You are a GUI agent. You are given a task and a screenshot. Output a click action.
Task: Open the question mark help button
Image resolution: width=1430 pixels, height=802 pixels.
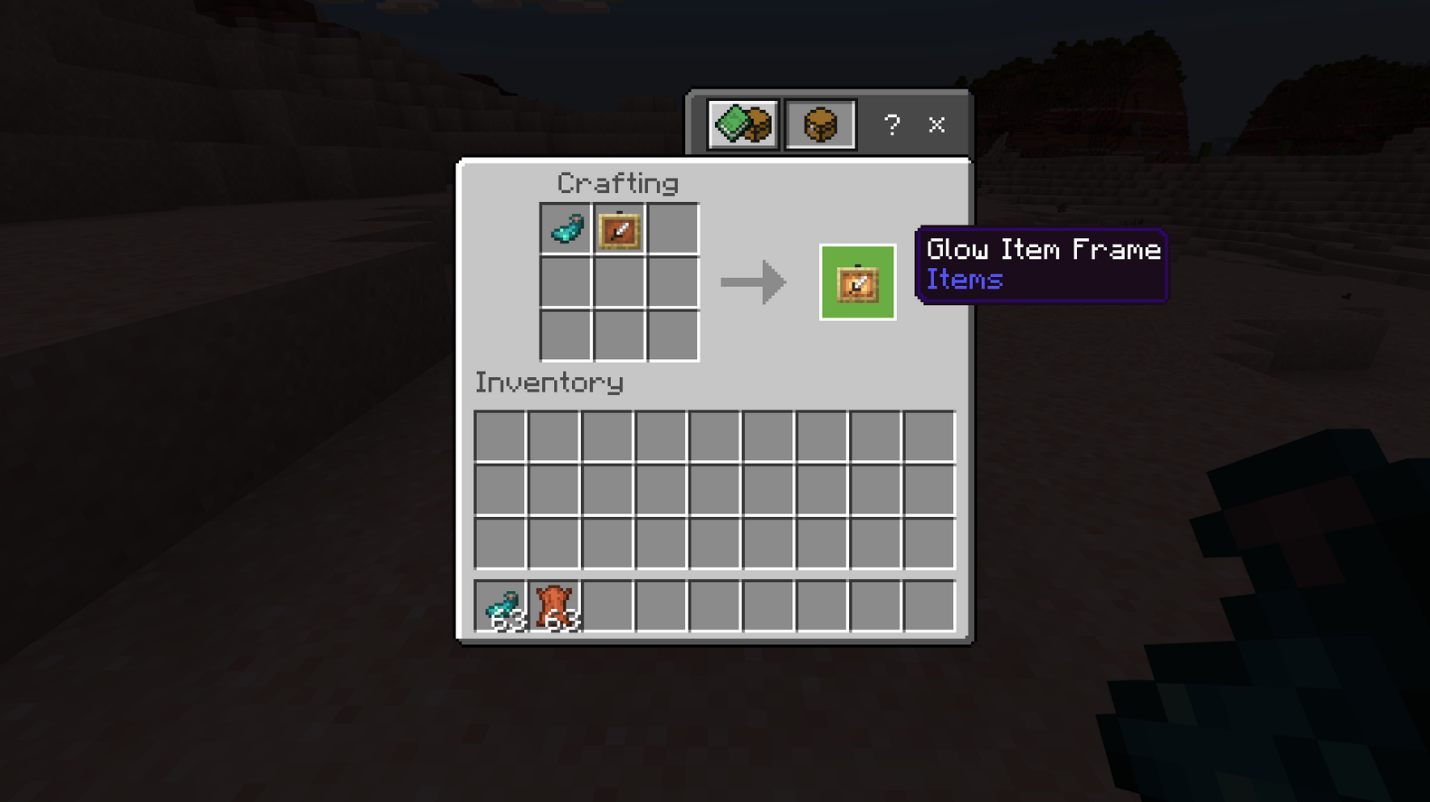[892, 124]
